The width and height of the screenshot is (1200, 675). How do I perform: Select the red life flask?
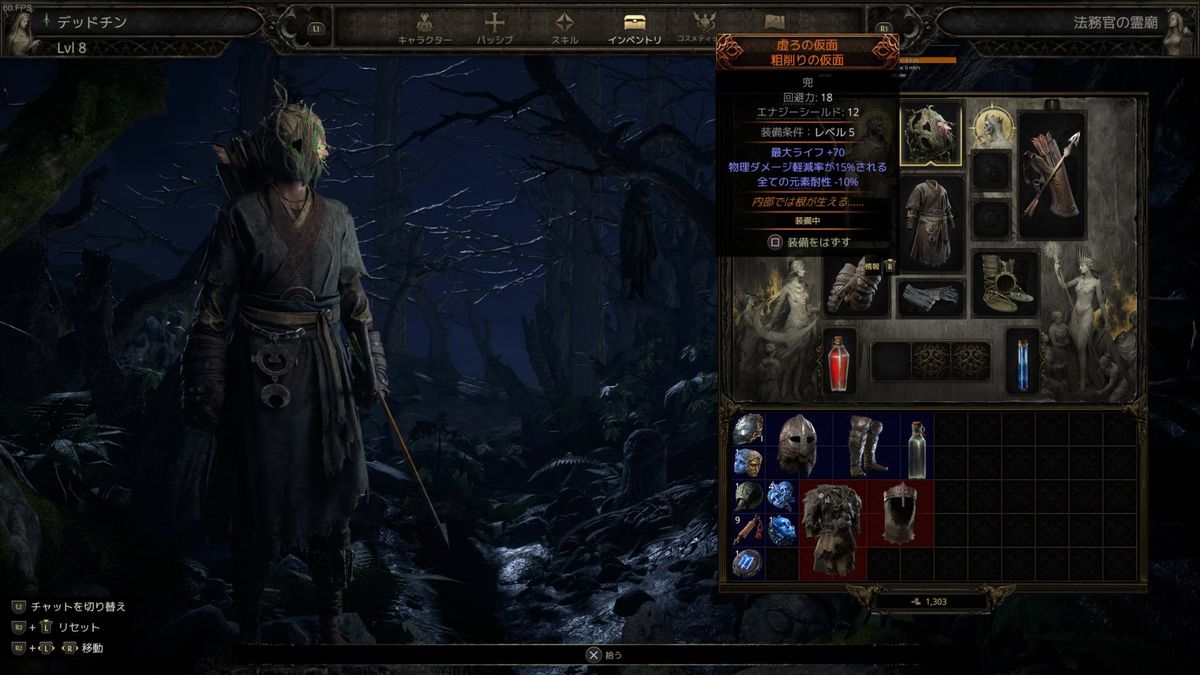[x=840, y=361]
